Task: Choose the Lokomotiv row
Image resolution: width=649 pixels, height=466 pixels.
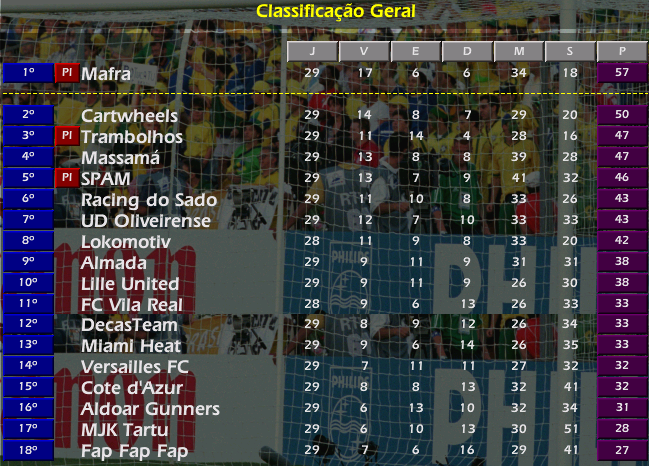Action: tap(126, 242)
